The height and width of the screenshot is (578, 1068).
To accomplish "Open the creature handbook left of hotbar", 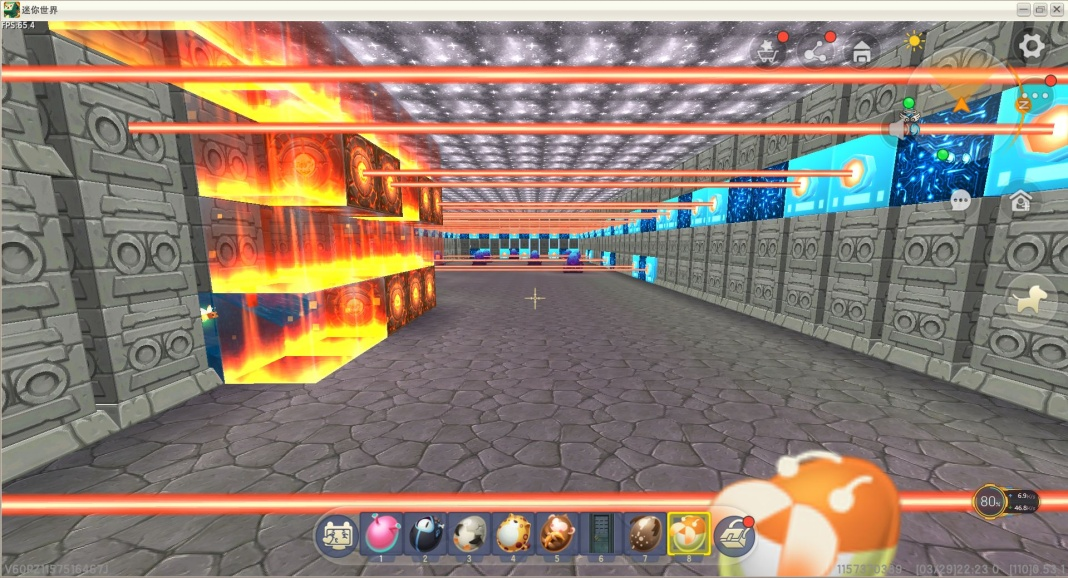I will pos(337,535).
